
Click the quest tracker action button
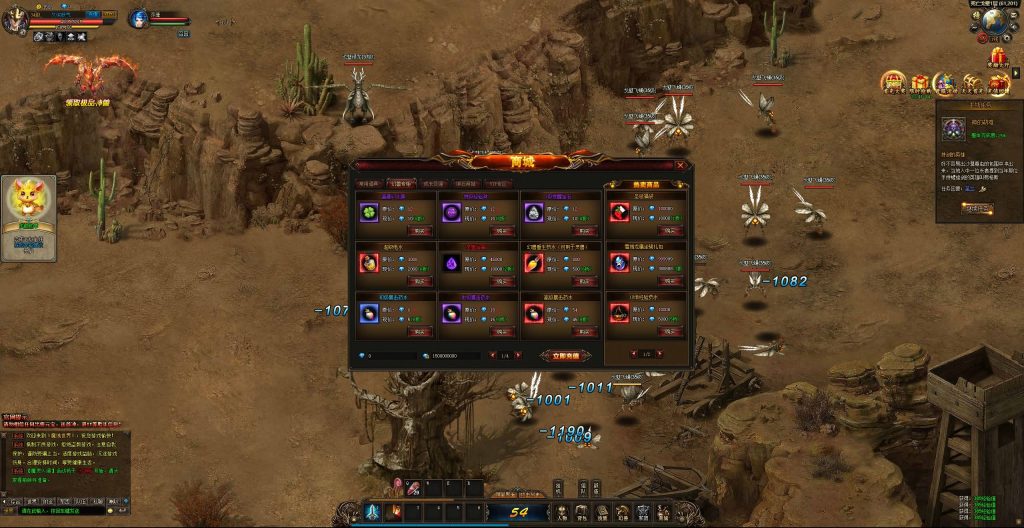coord(977,208)
